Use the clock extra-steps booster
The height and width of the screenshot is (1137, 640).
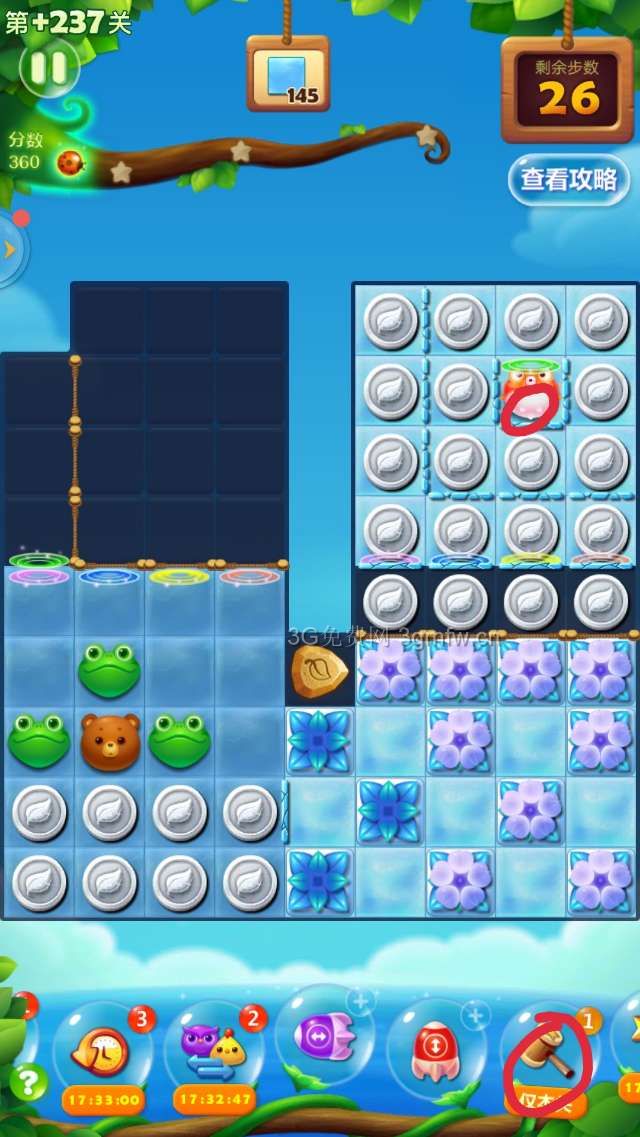pos(102,1050)
